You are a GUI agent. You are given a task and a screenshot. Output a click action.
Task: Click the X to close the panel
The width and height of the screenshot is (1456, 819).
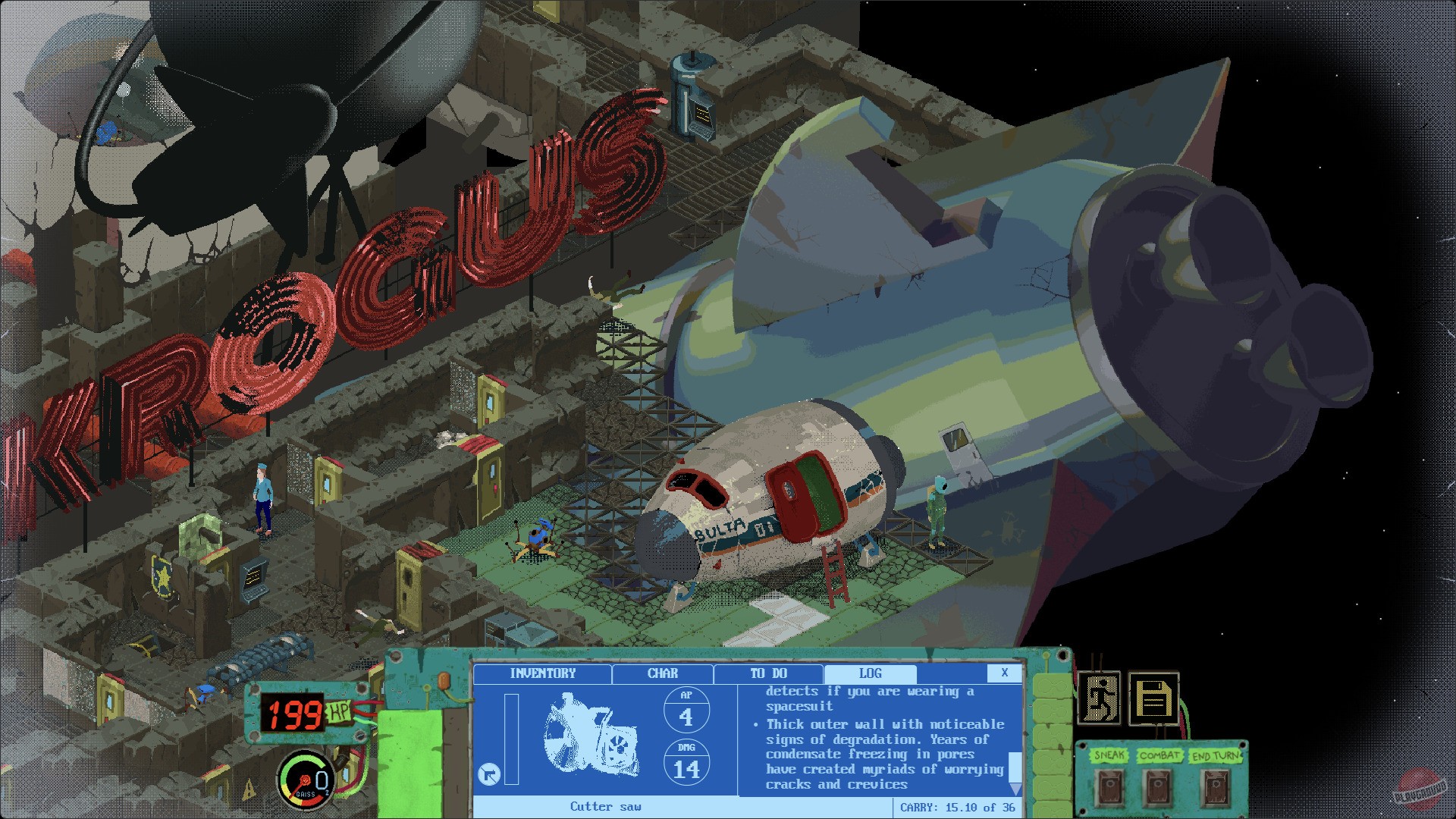(1006, 673)
